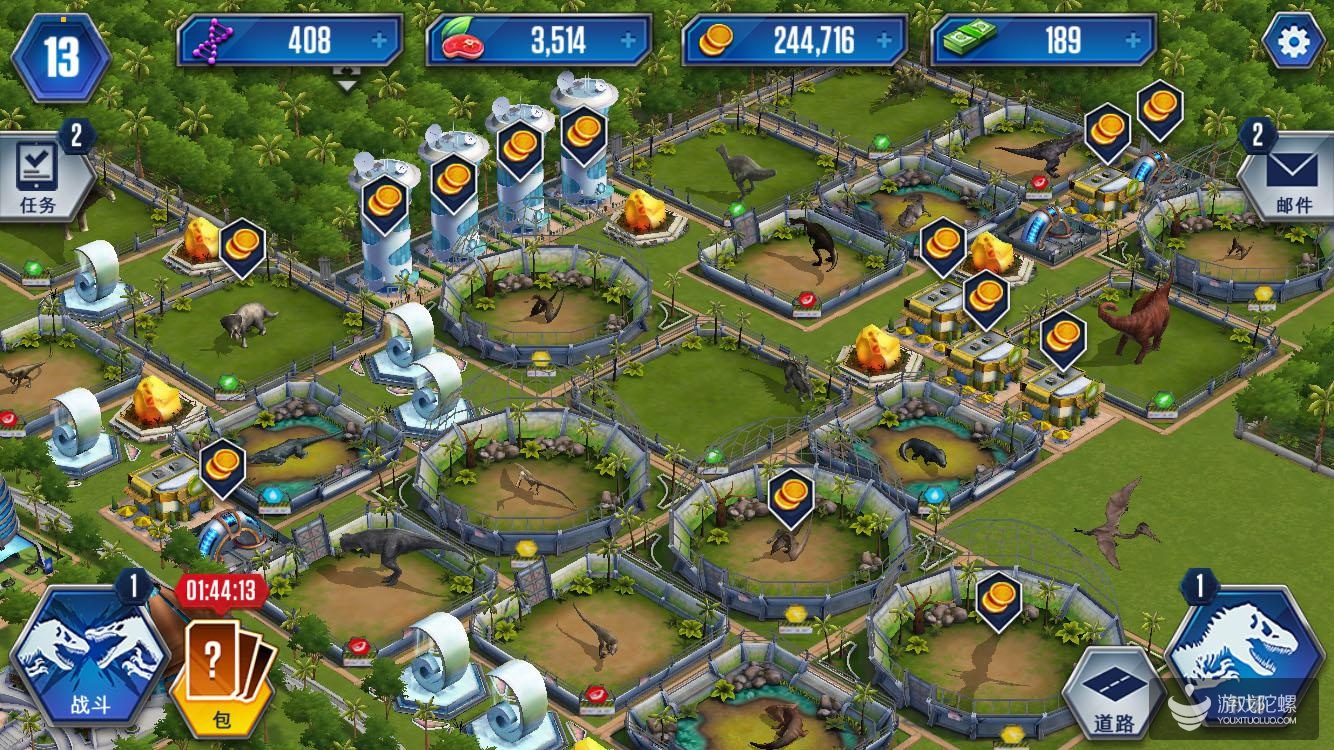Add more DNA with the plus button
The height and width of the screenshot is (750, 1334).
pos(379,40)
